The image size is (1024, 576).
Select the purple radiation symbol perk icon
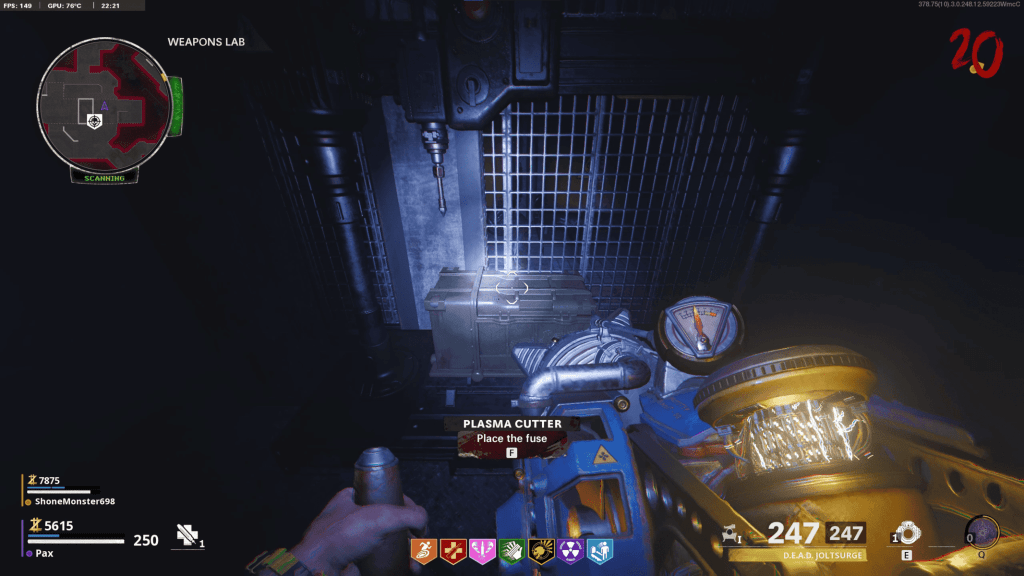[570, 549]
